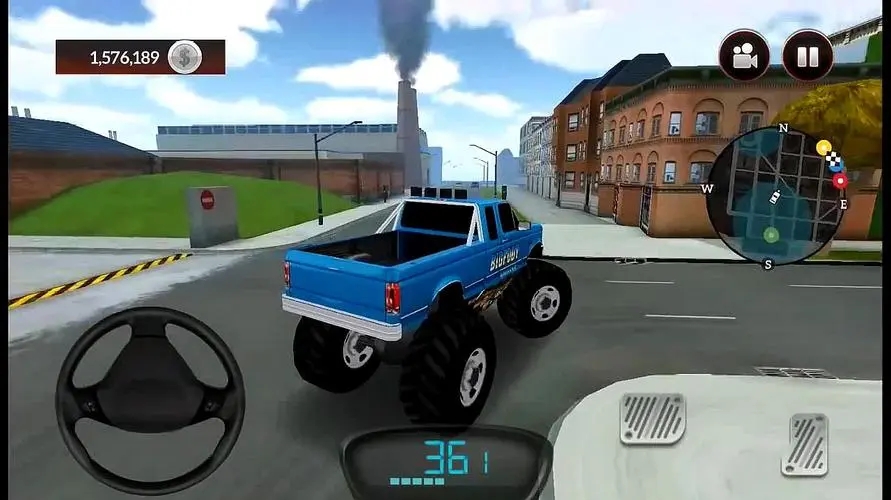Pause the game with the pause button

tap(807, 55)
